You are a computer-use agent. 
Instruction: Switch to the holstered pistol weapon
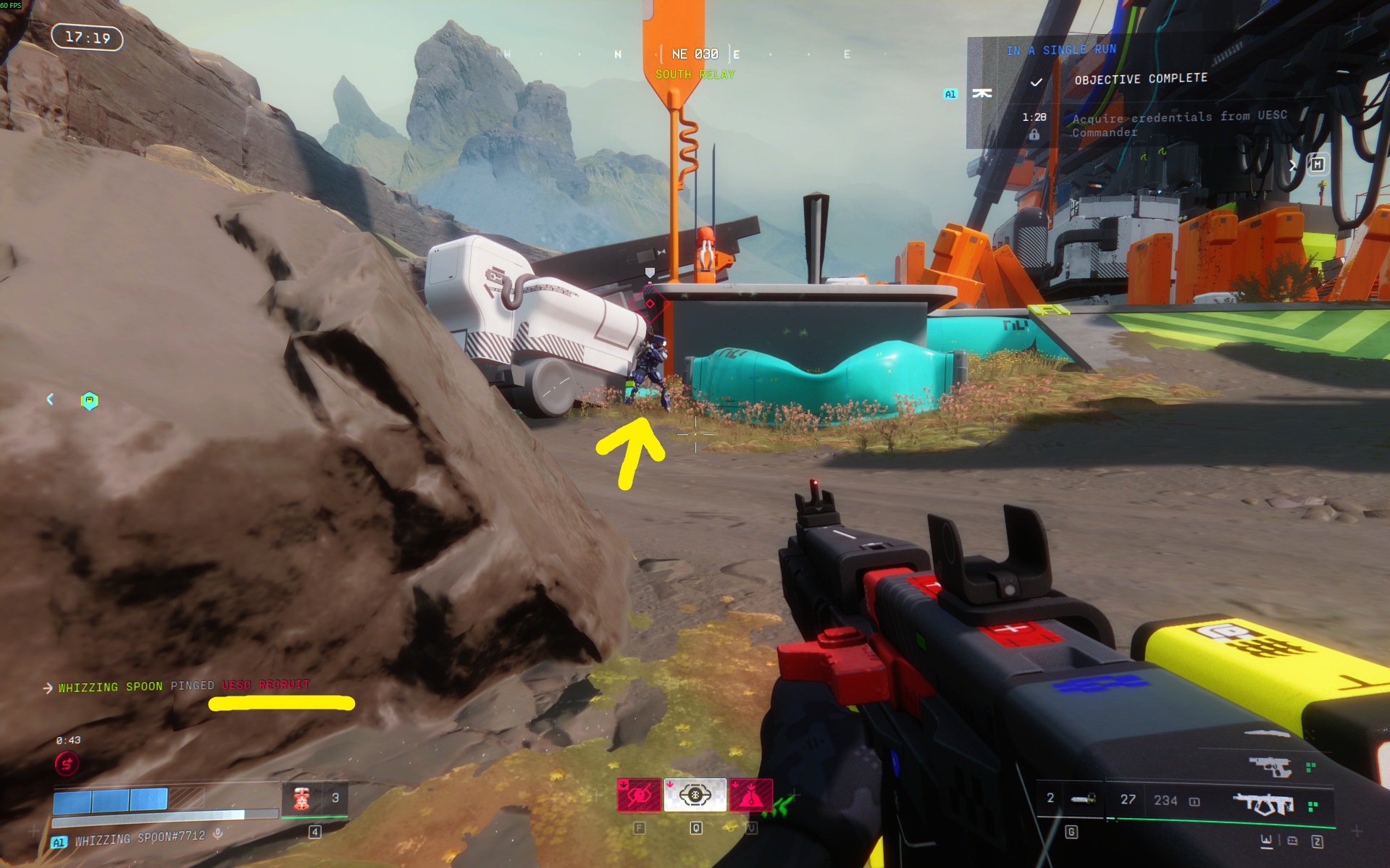tap(1270, 766)
